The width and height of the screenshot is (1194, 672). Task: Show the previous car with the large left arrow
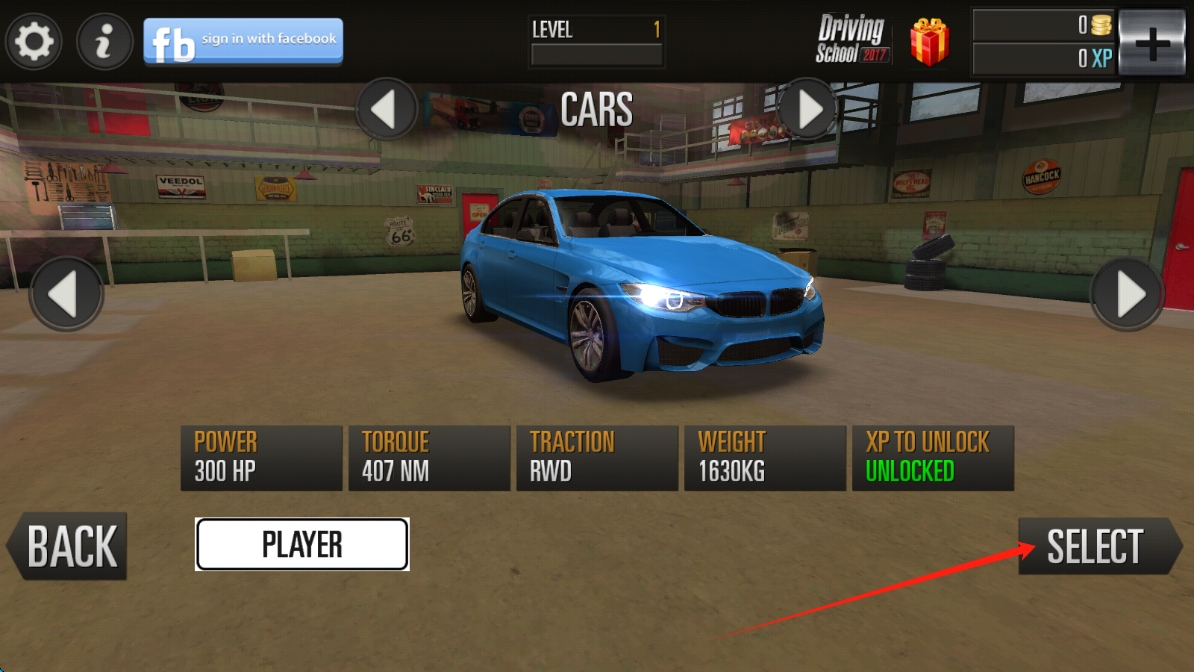(66, 295)
